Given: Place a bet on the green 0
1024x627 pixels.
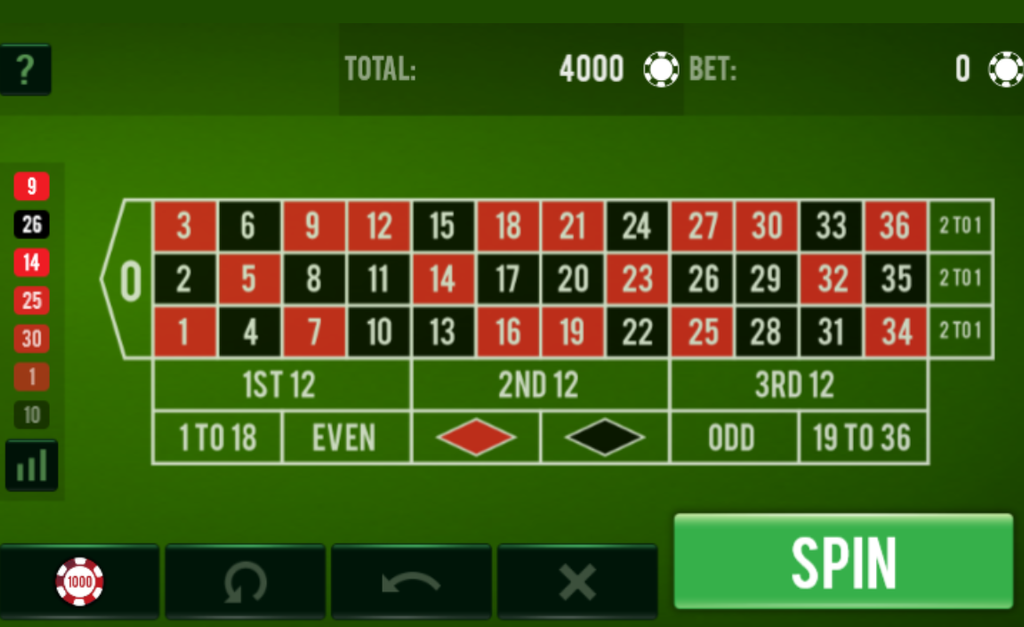Looking at the screenshot, I should click(130, 279).
